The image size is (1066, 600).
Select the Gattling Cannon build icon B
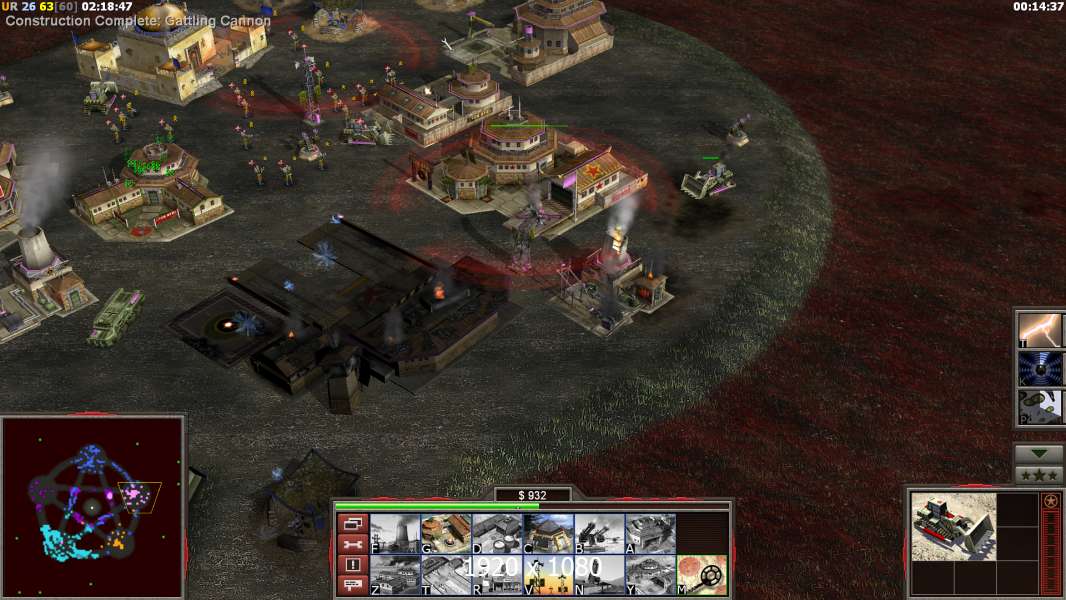599,534
